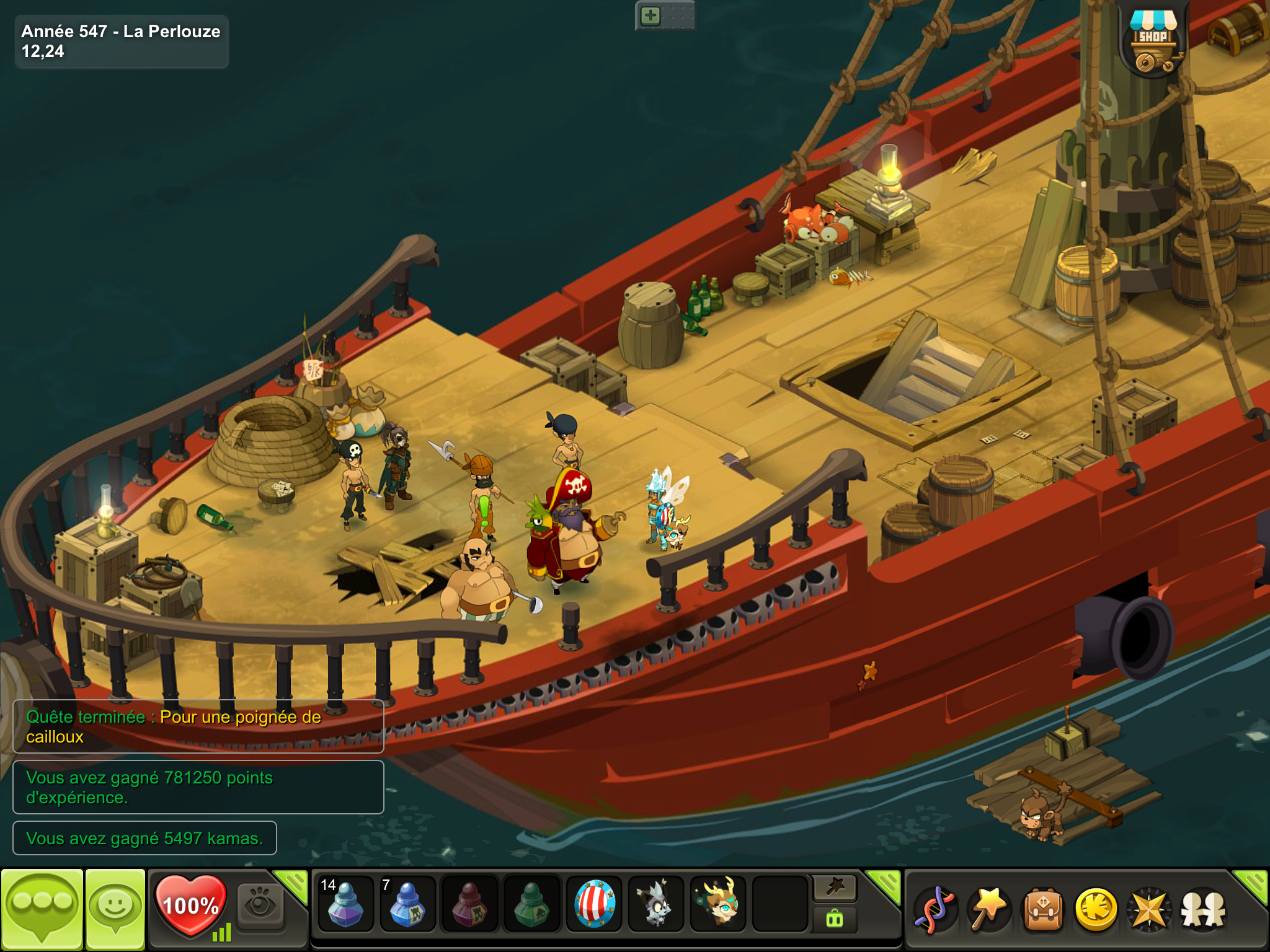The image size is (1270, 952).
Task: Open the backpack inventory
Action: click(x=1042, y=910)
